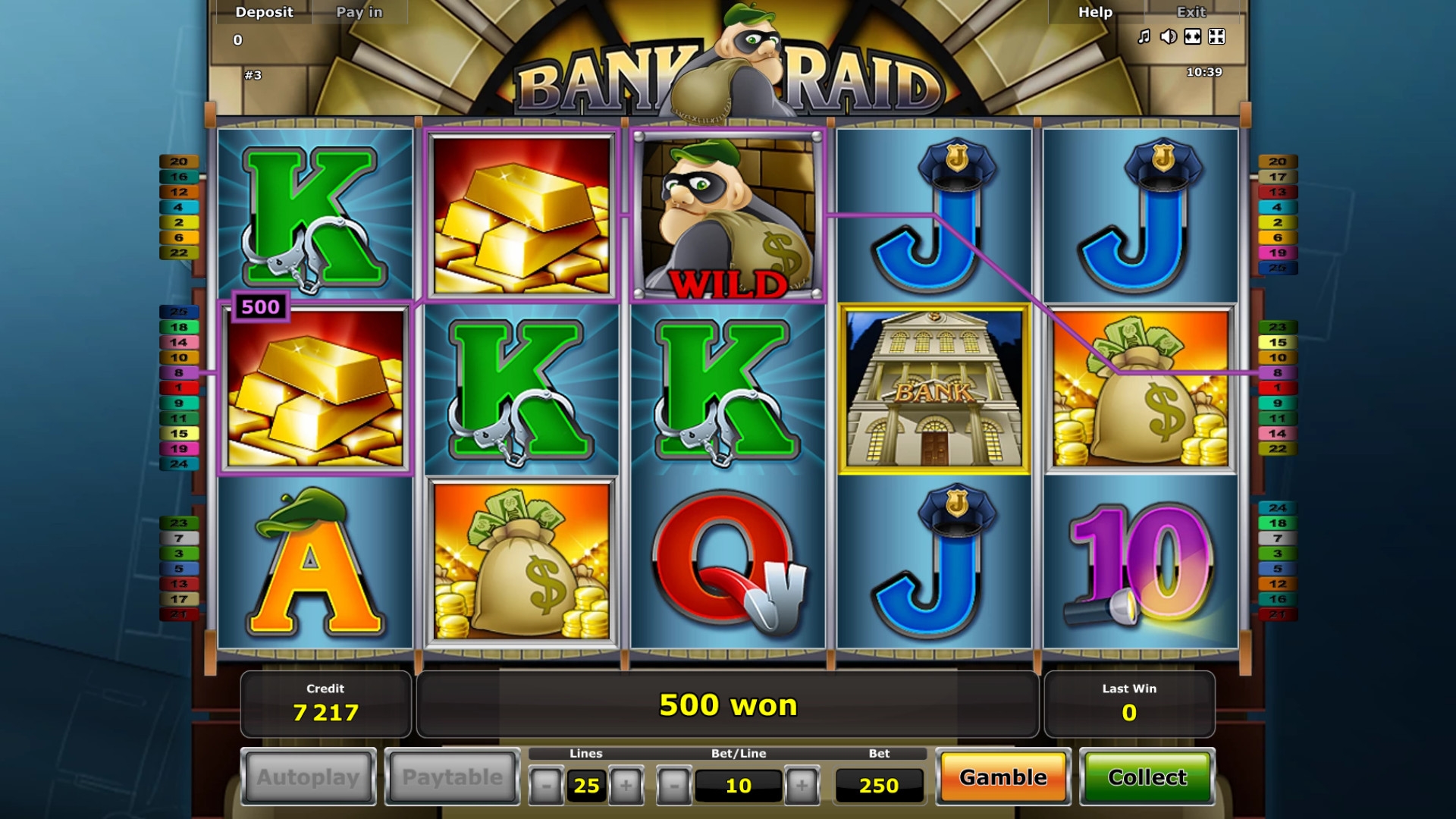Raise the Bet/Line amount
Image resolution: width=1456 pixels, height=819 pixels.
click(802, 786)
